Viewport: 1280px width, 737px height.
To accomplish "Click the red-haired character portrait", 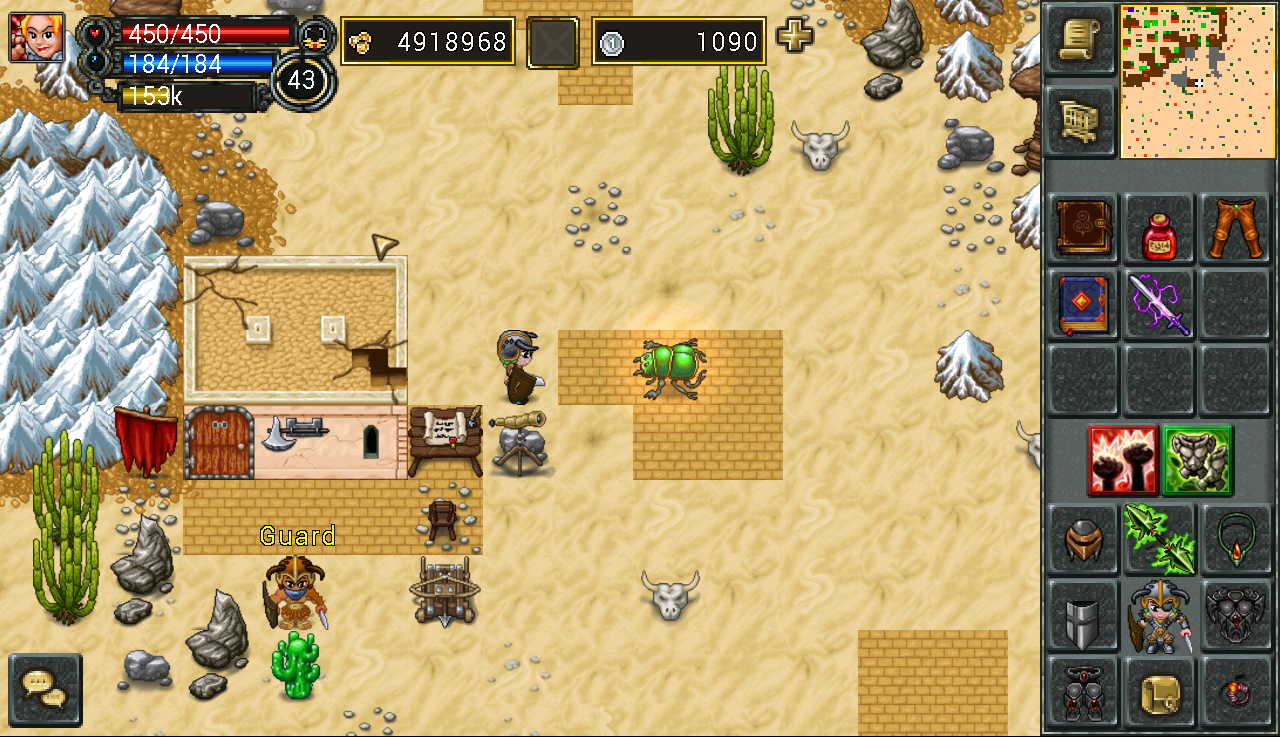I will click(37, 38).
